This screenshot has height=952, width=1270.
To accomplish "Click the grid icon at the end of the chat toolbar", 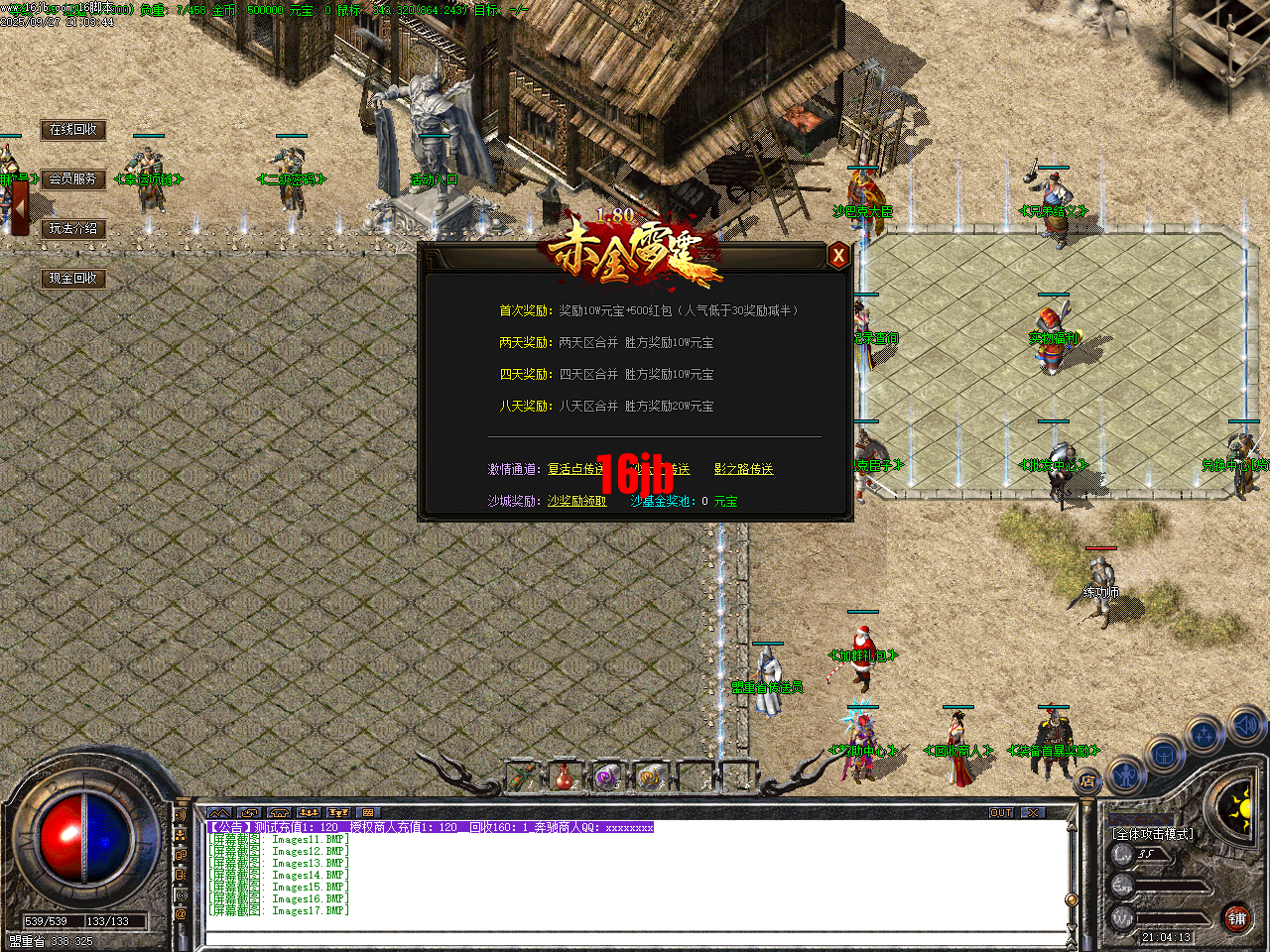I will coord(369,812).
